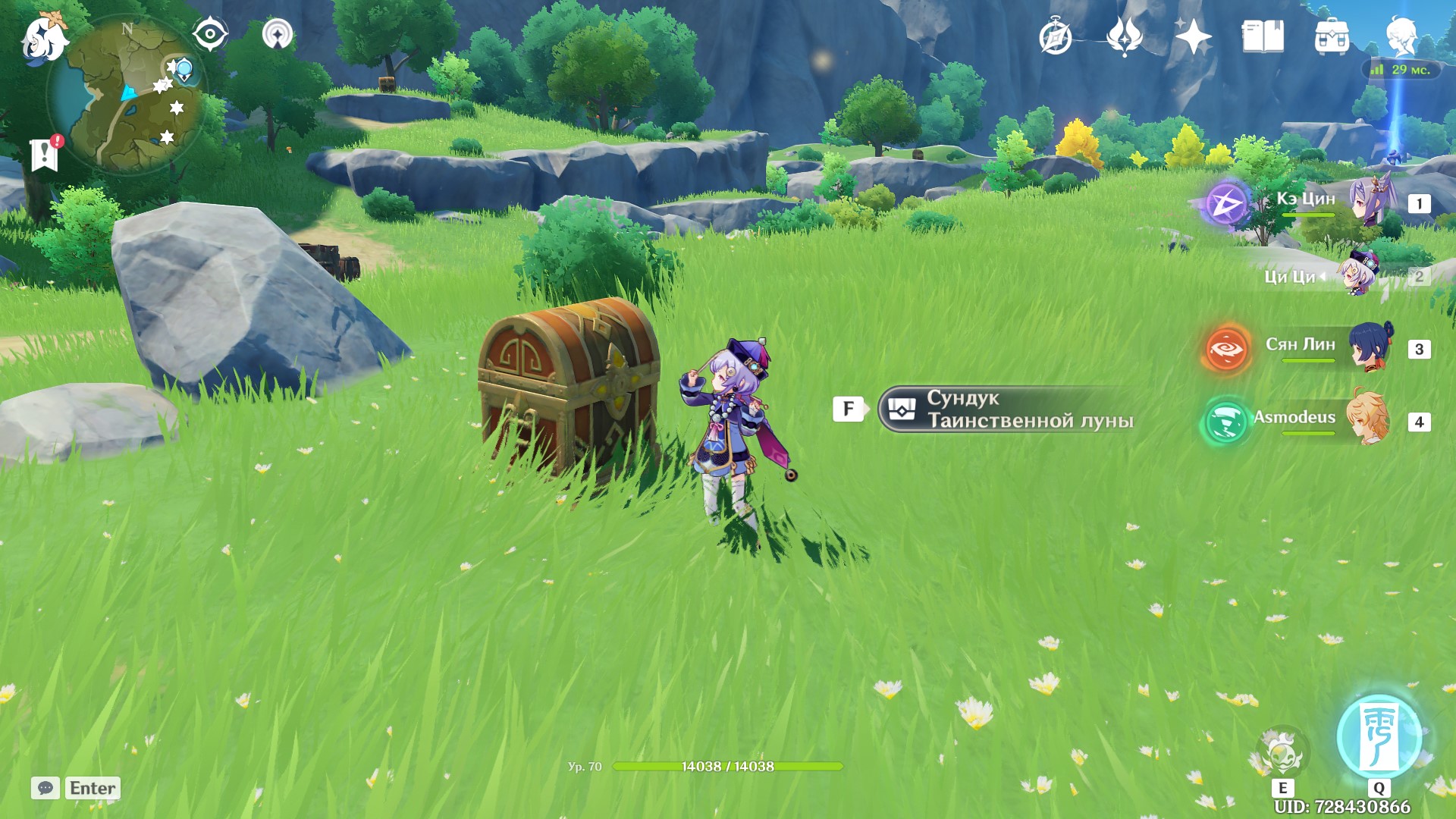Open the Paimon menu in the top-left corner
Screen dimensions: 1456x819
coord(42,37)
